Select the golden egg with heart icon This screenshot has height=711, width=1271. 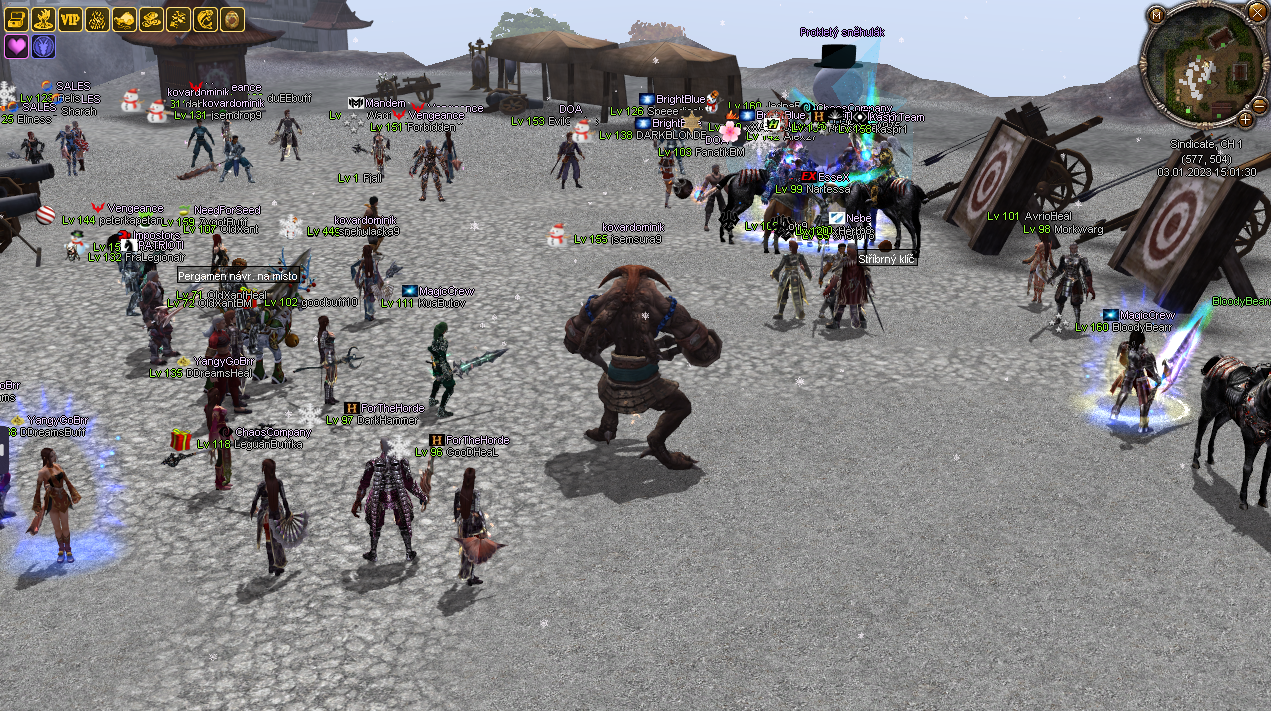232,18
